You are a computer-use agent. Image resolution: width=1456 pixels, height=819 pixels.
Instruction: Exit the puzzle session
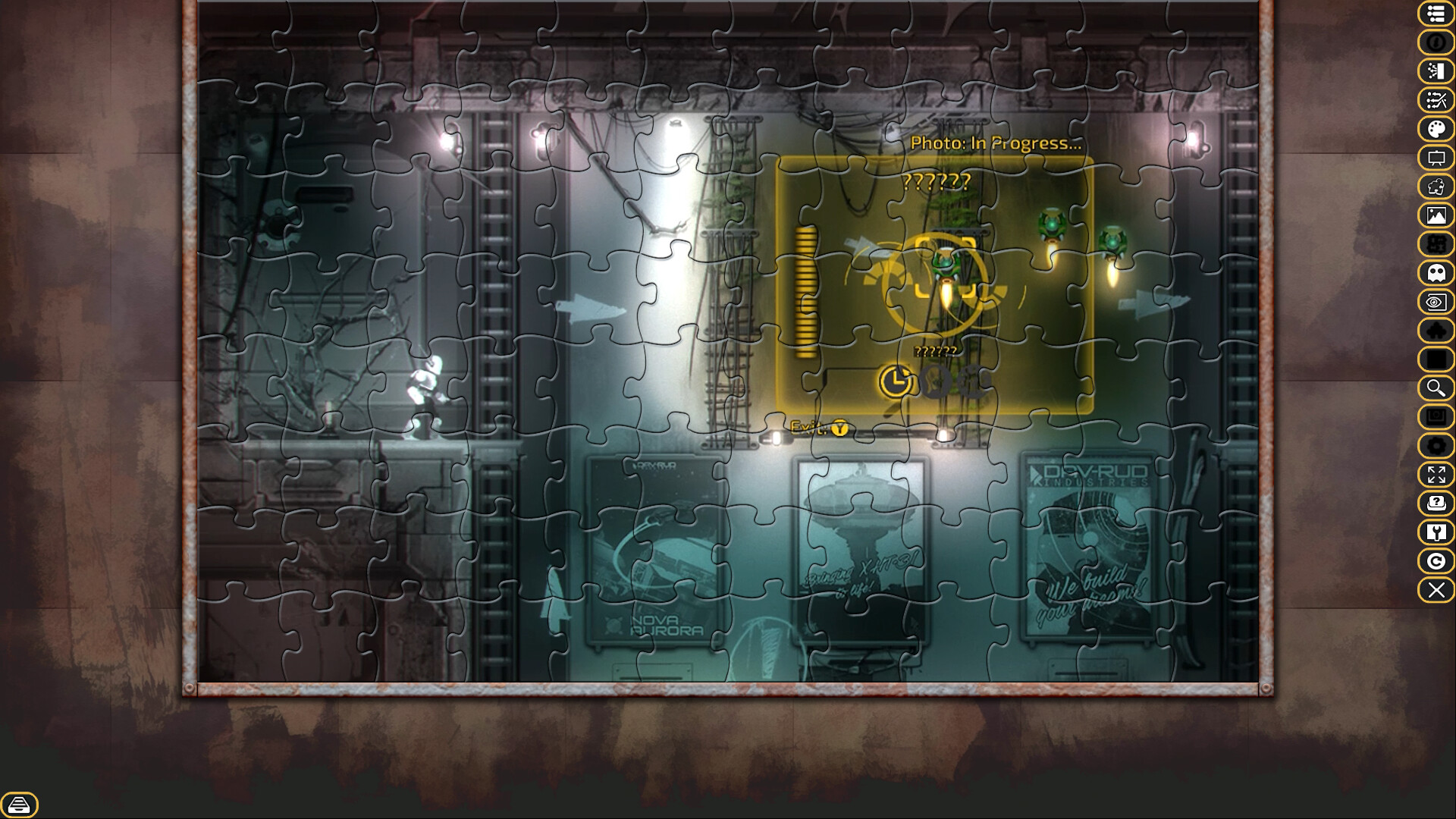pyautogui.click(x=1436, y=591)
